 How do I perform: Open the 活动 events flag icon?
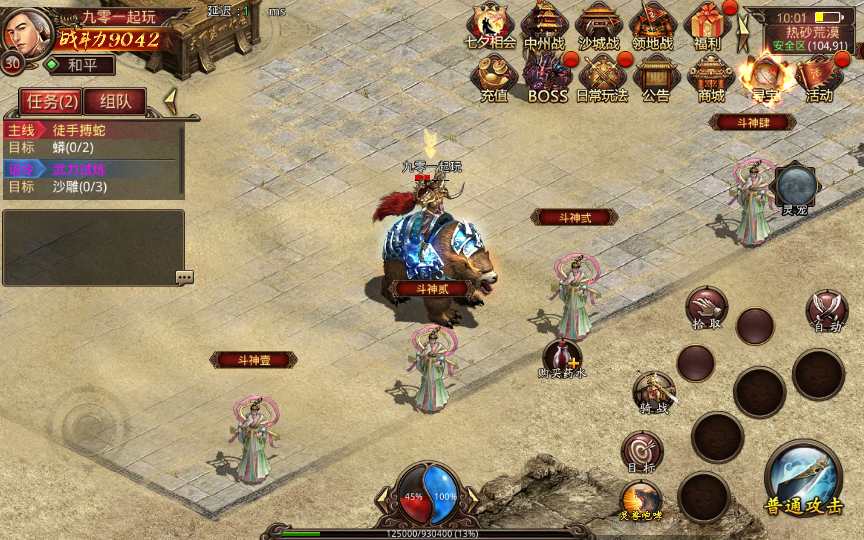click(819, 76)
